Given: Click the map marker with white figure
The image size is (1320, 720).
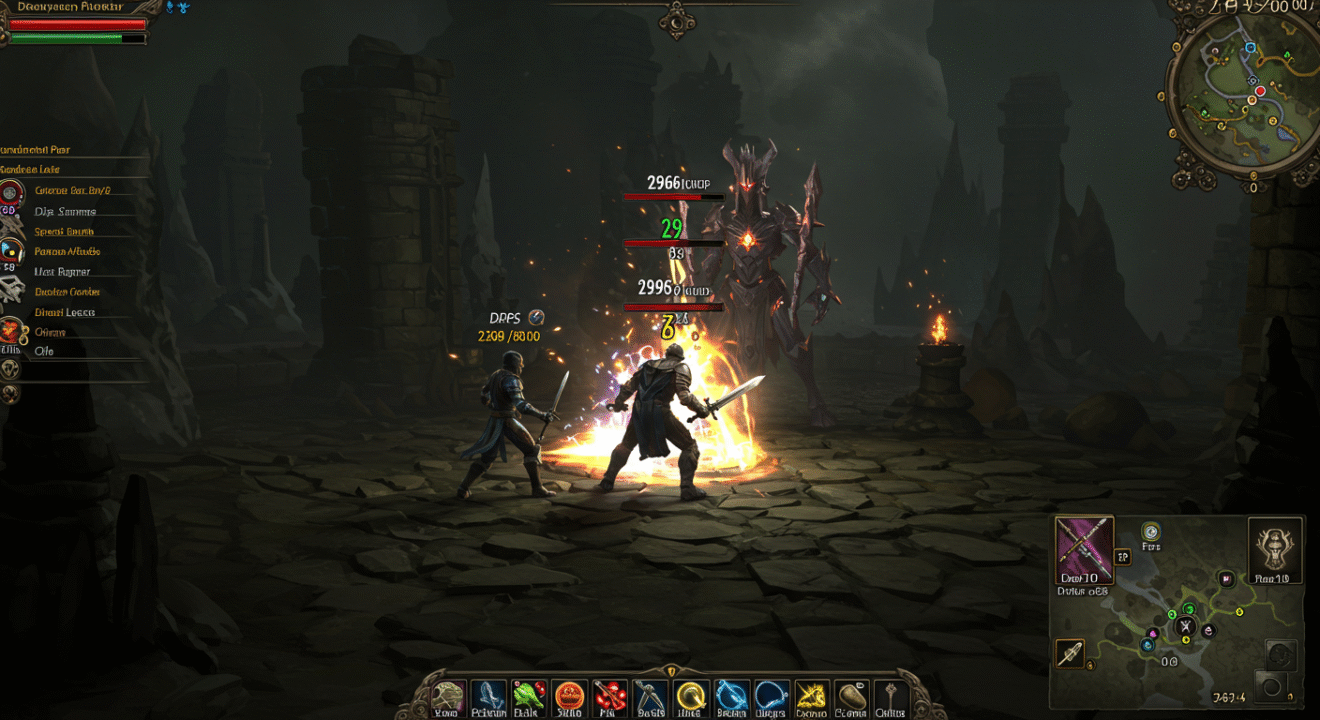Looking at the screenshot, I should coord(1186,628).
